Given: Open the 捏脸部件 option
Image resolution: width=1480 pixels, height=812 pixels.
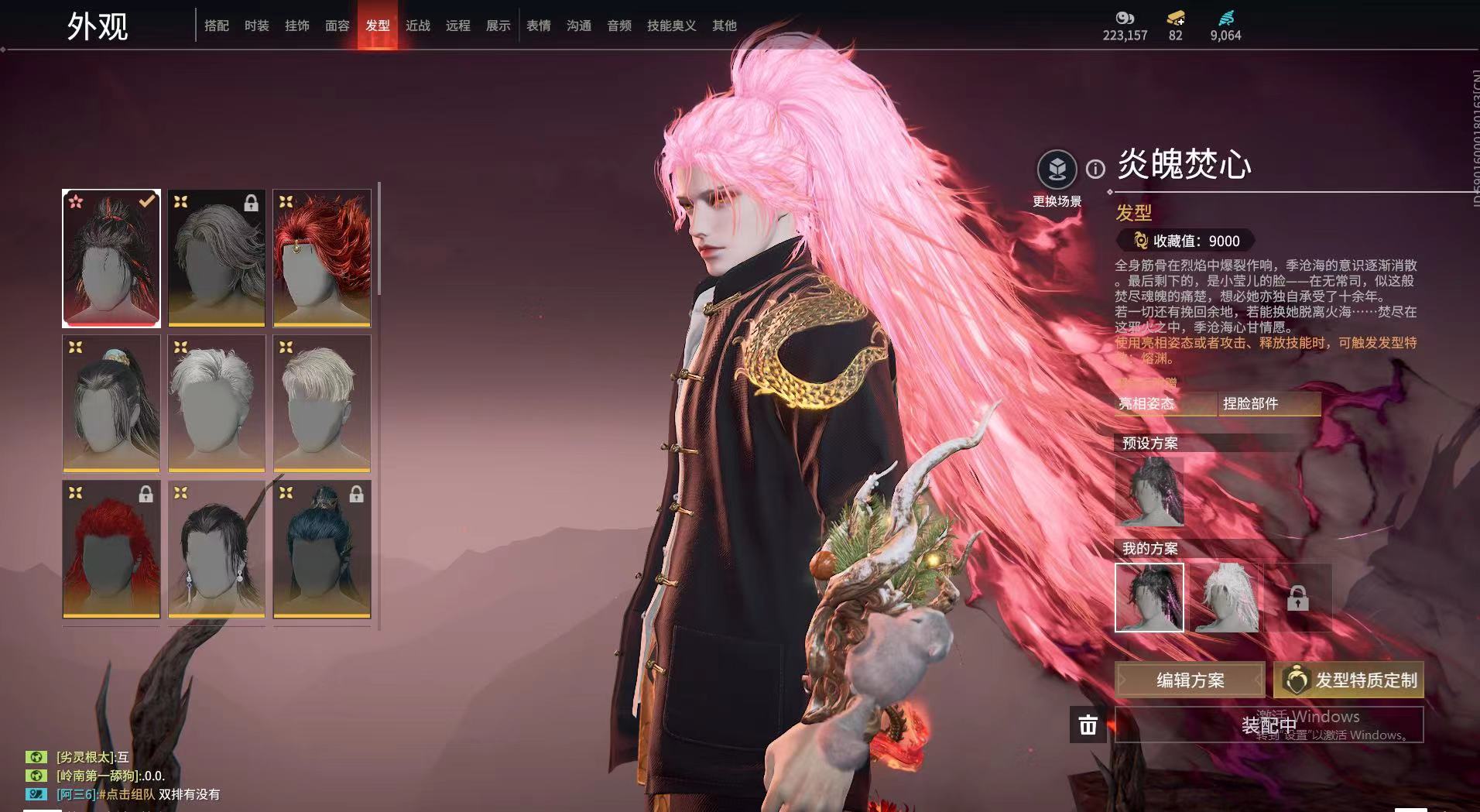Looking at the screenshot, I should point(1269,403).
